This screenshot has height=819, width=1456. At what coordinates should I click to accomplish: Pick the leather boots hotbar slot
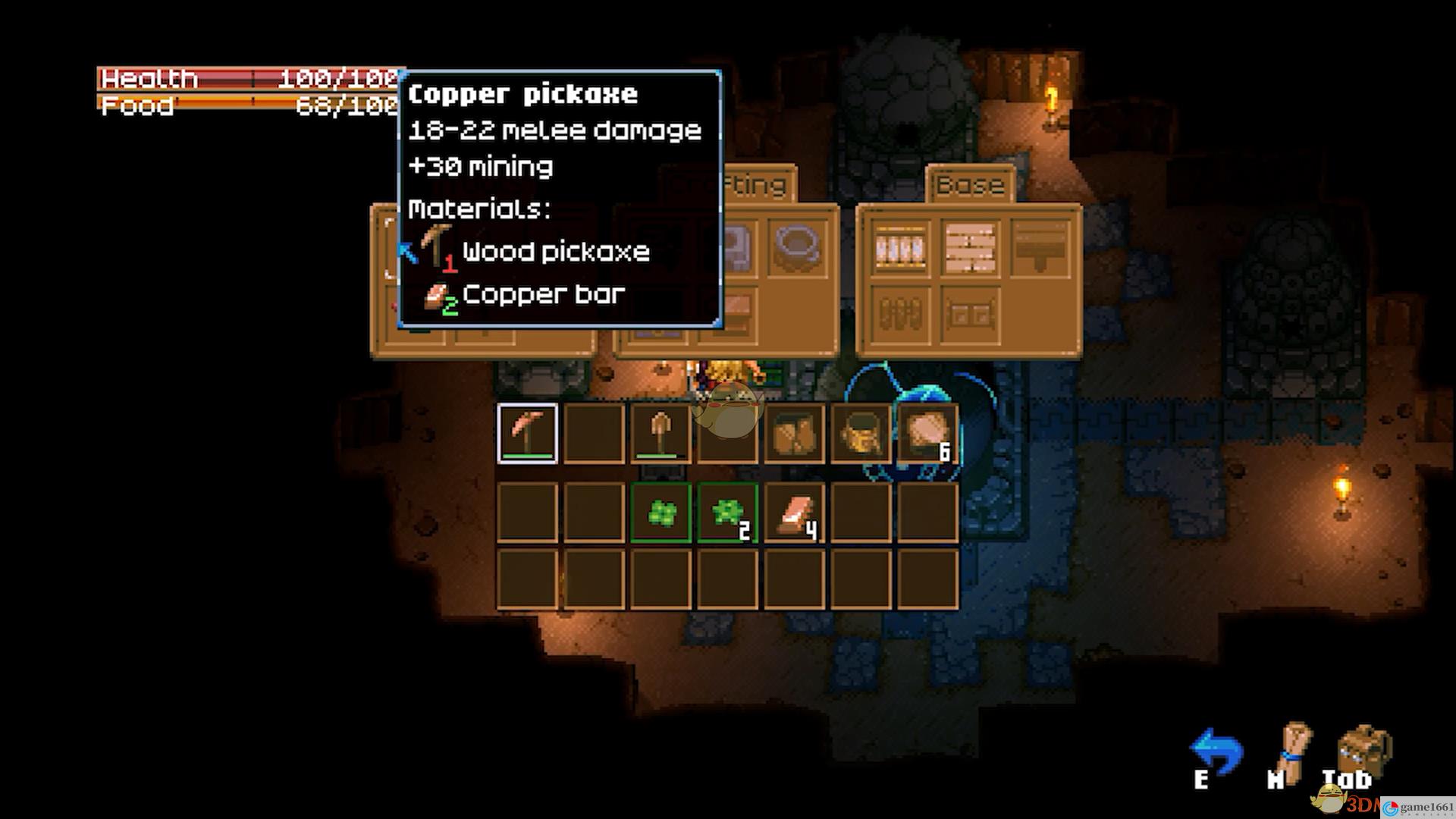[794, 433]
